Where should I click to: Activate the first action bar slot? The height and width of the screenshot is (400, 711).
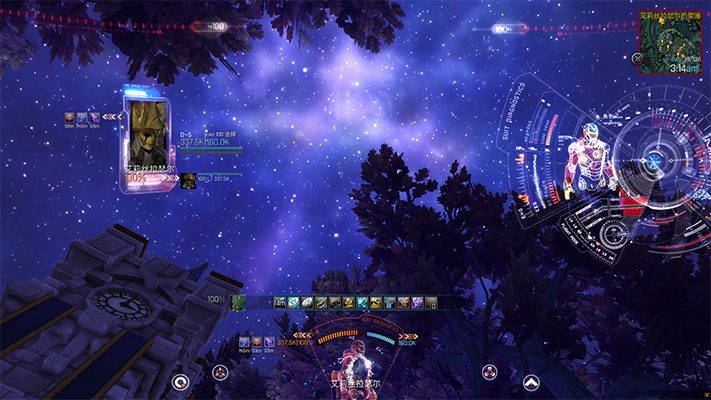pos(280,302)
